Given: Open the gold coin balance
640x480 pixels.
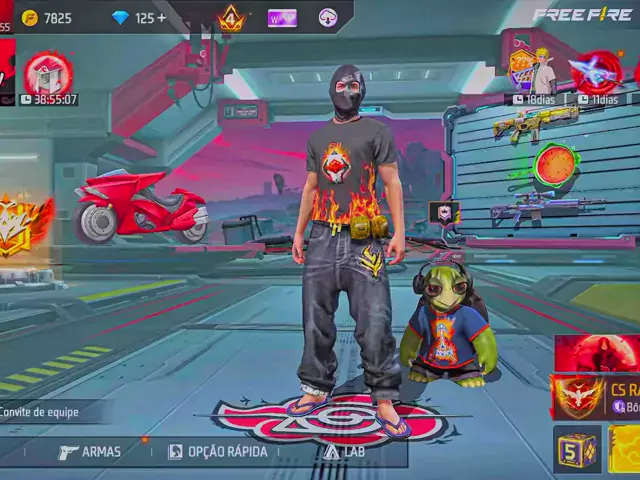Looking at the screenshot, I should [x=47, y=18].
